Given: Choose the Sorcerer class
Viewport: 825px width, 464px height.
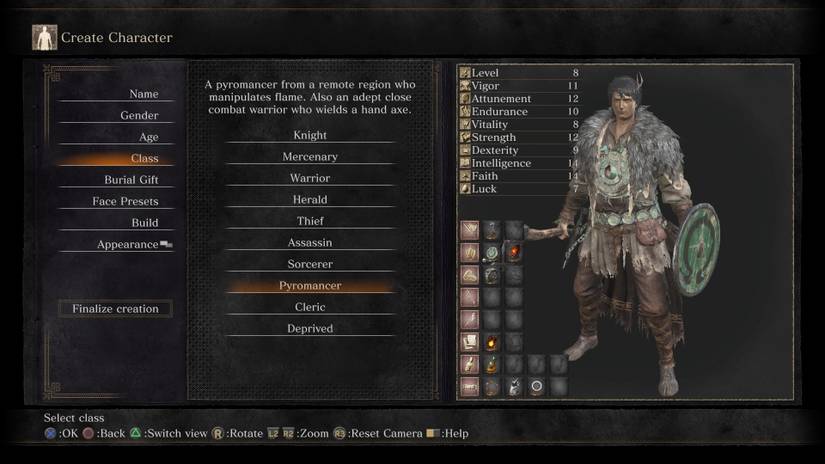Looking at the screenshot, I should click(x=310, y=264).
